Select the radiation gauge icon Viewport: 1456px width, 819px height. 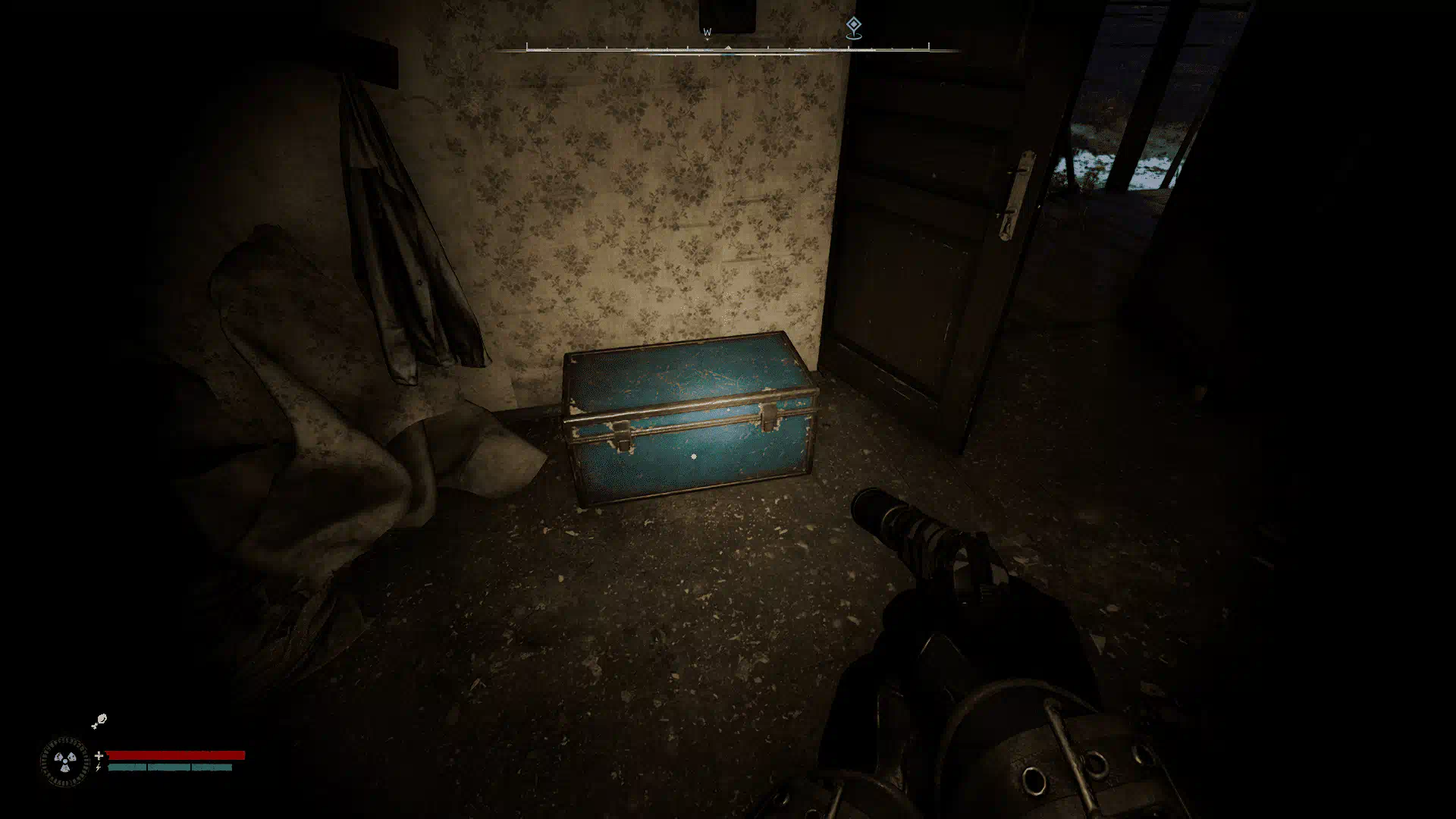tap(64, 761)
